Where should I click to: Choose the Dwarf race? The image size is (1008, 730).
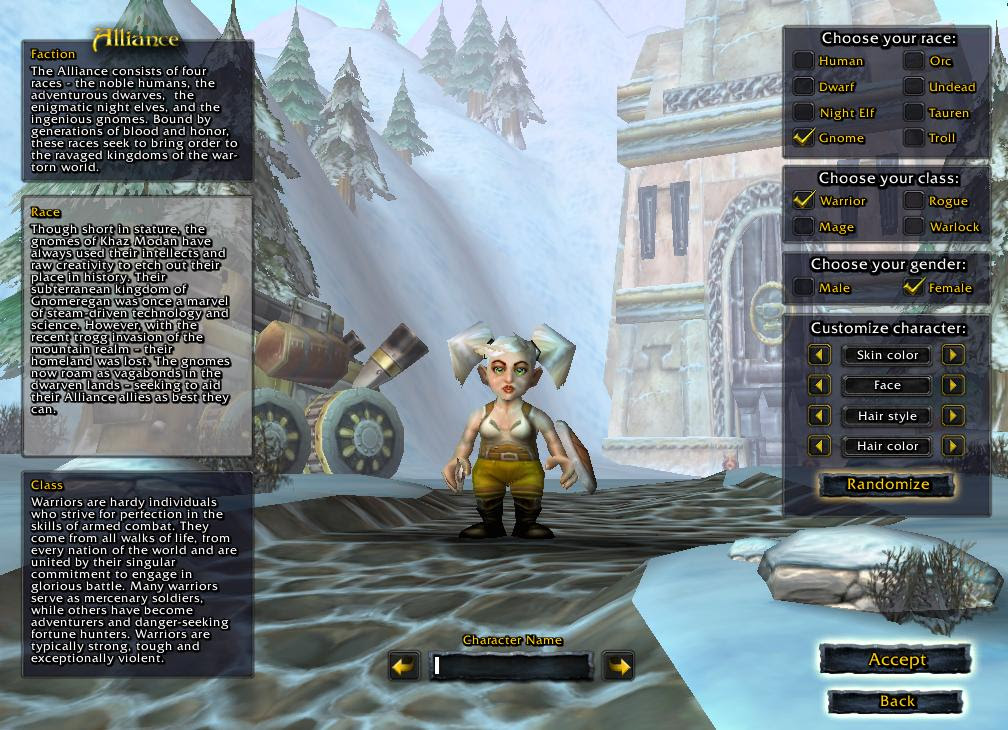tap(804, 87)
